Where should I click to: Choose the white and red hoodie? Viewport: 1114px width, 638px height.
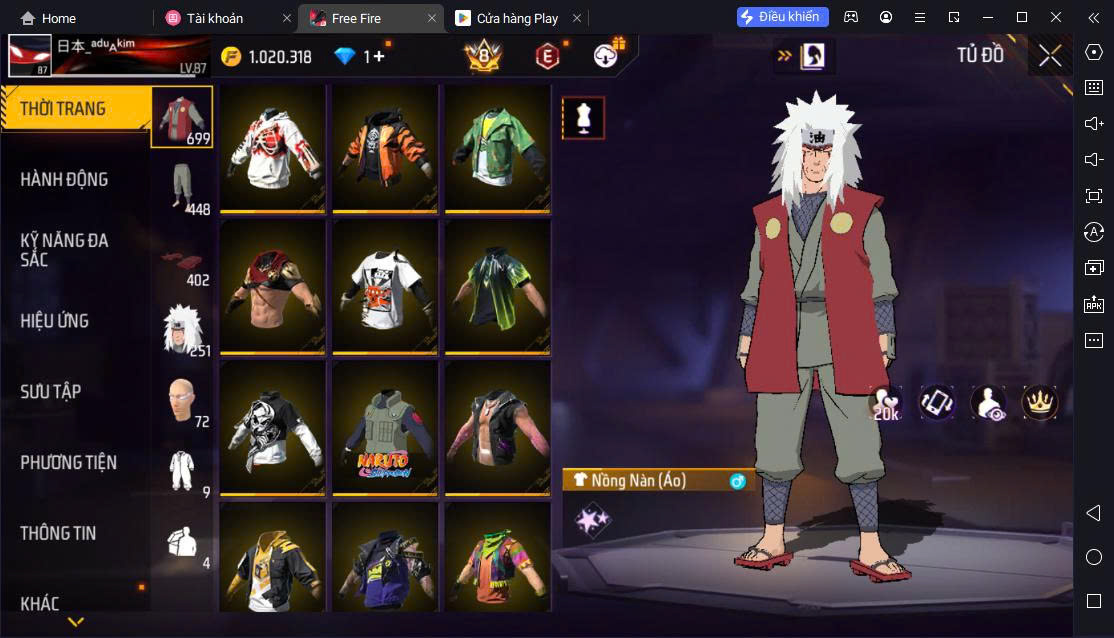[273, 148]
